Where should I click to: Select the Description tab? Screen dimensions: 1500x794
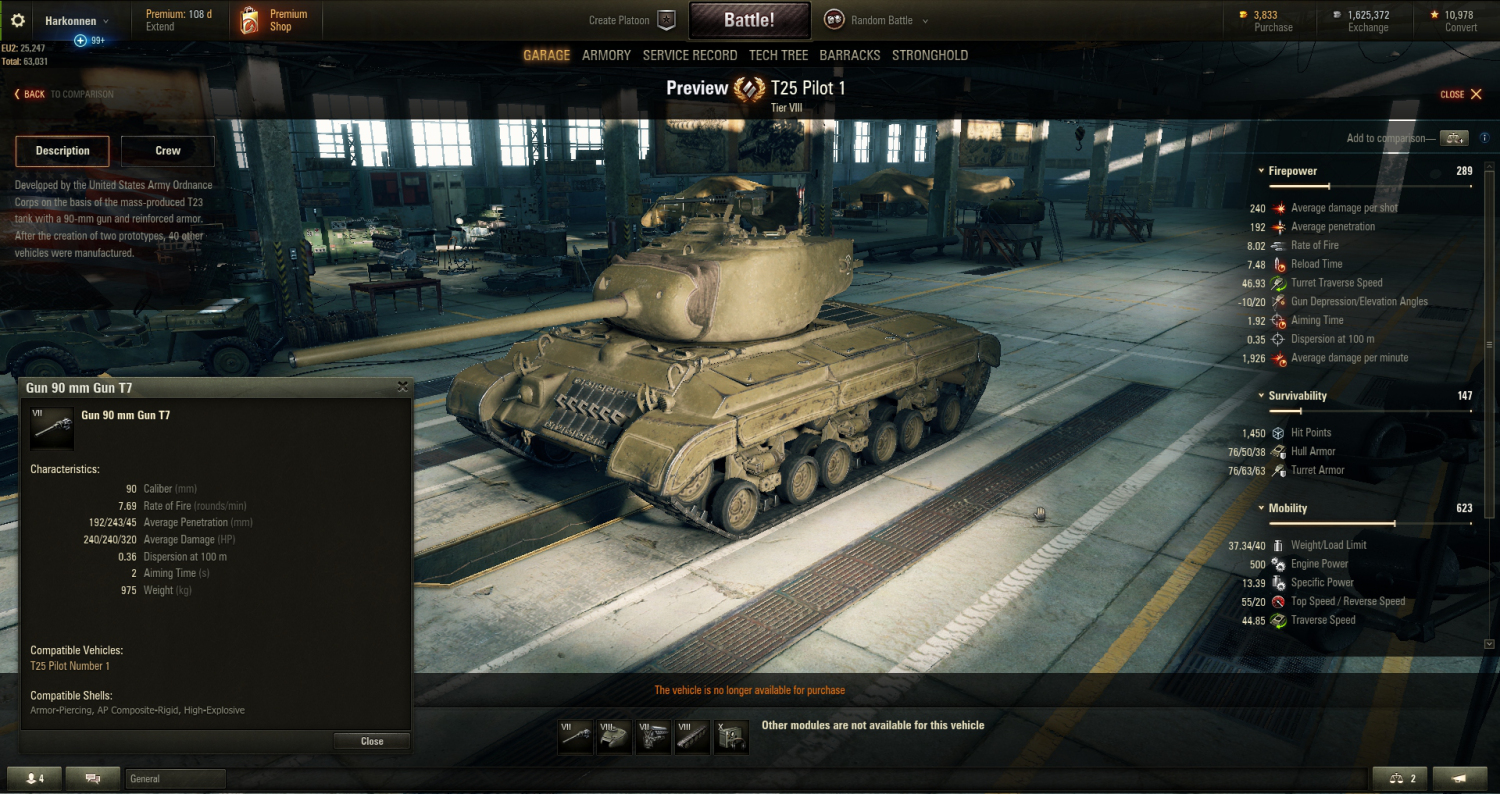(x=62, y=151)
